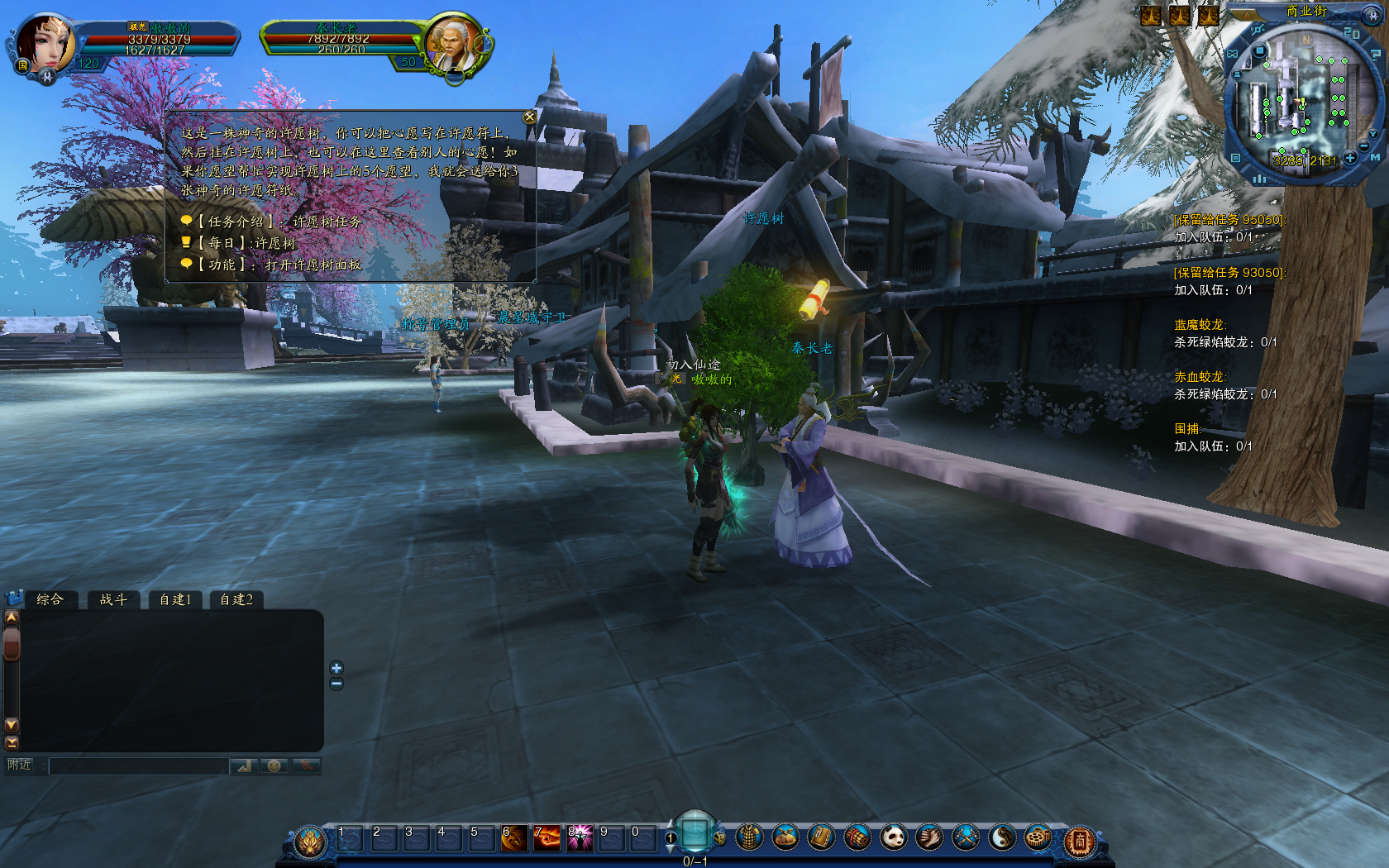This screenshot has height=868, width=1389.
Task: Activate the fire skill in hotbar slot 7
Action: (x=547, y=838)
